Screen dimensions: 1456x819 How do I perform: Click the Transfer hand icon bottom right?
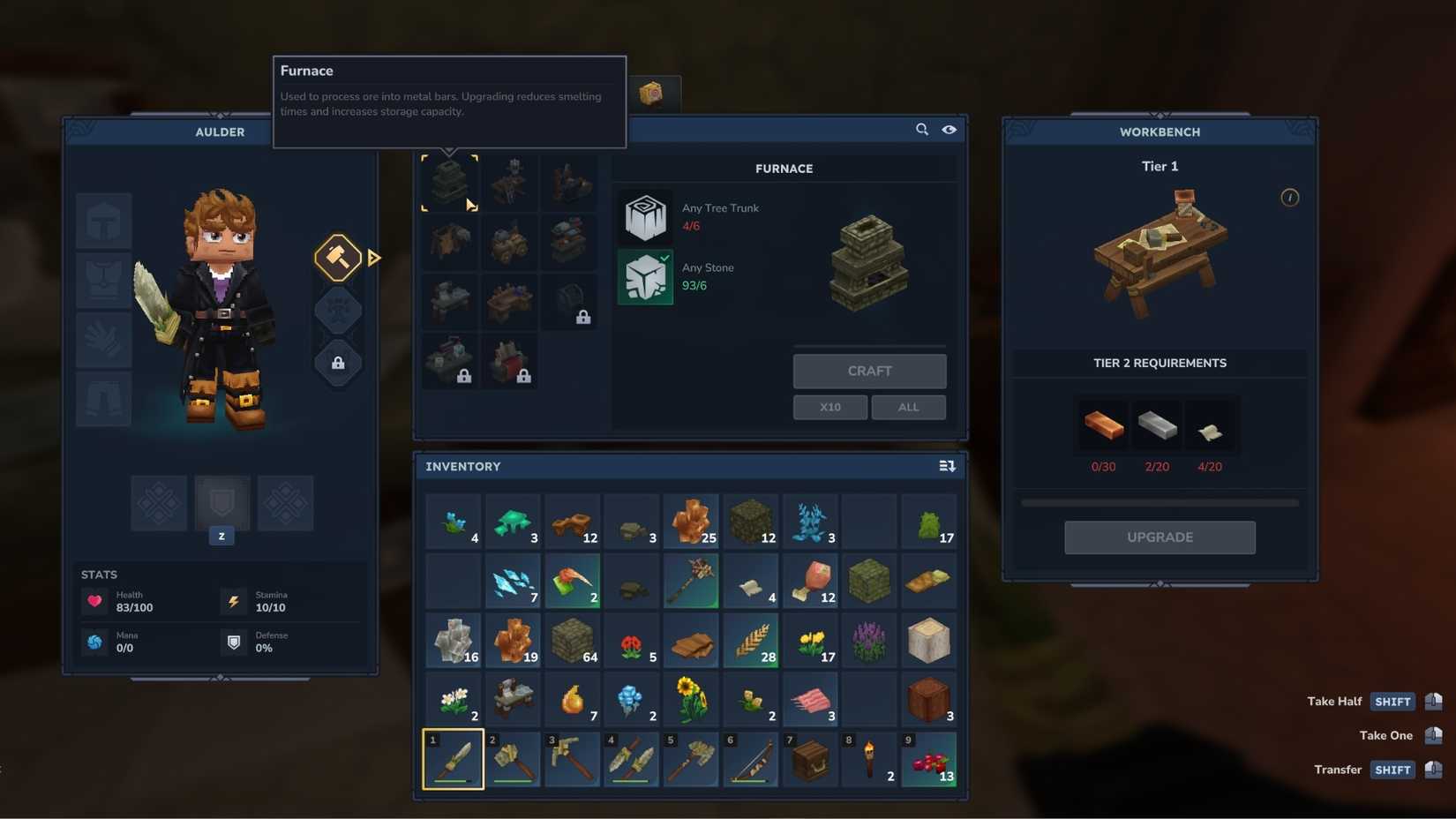[1431, 770]
